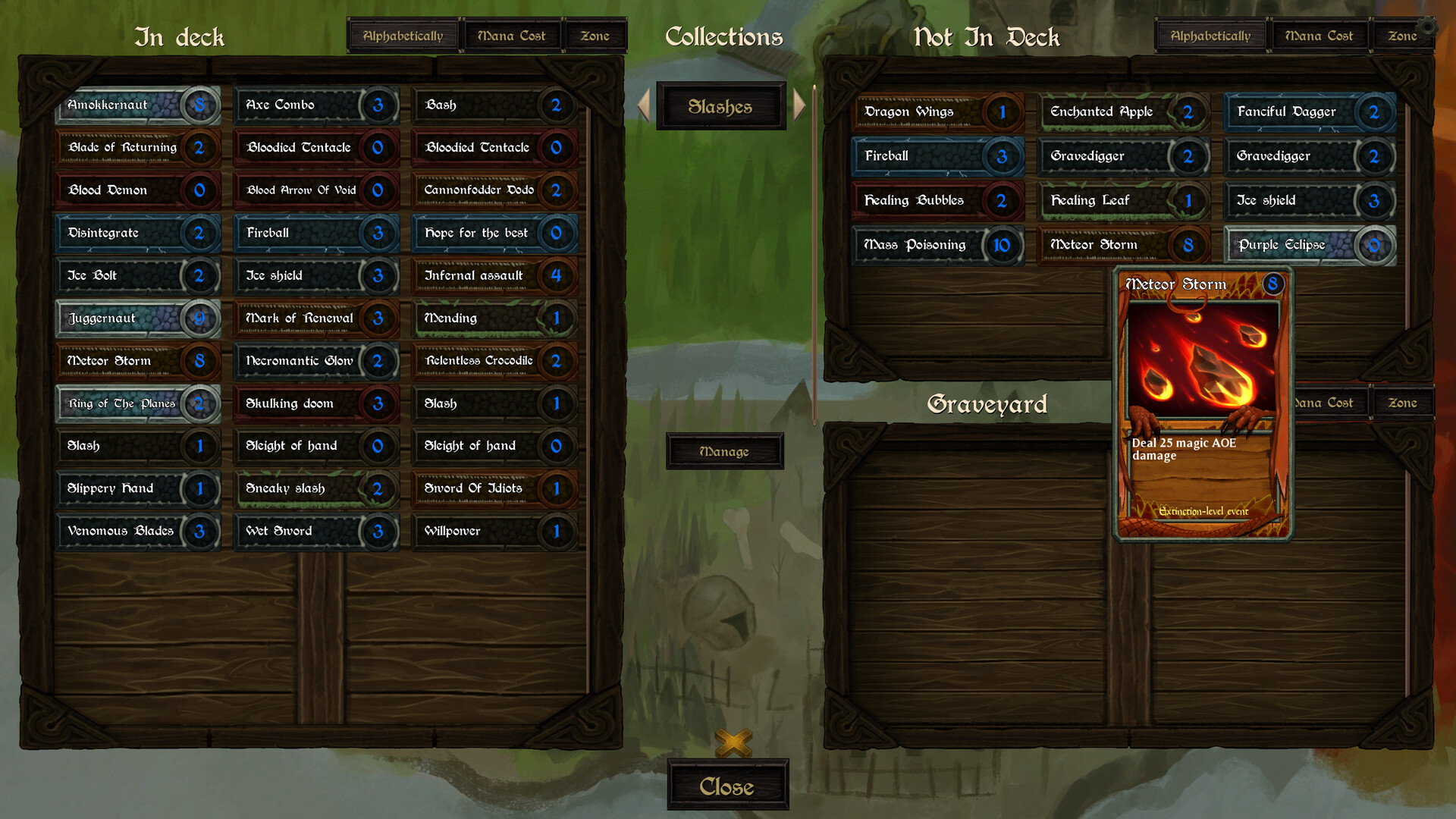Click Fireball's blue mana cost circle
Viewport: 1456px width, 819px height.
pyautogui.click(x=378, y=233)
